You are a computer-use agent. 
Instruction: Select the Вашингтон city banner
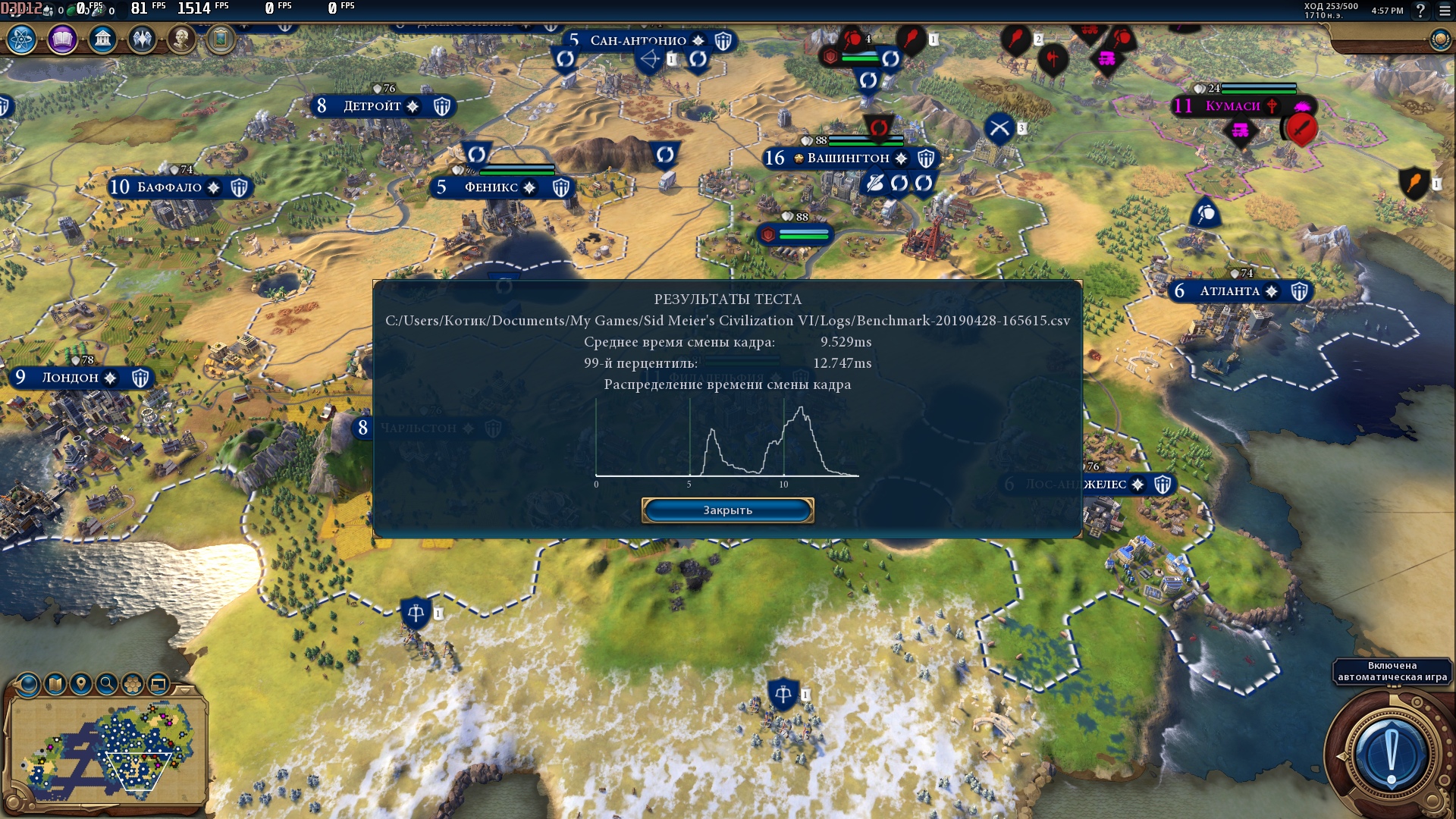tap(848, 158)
